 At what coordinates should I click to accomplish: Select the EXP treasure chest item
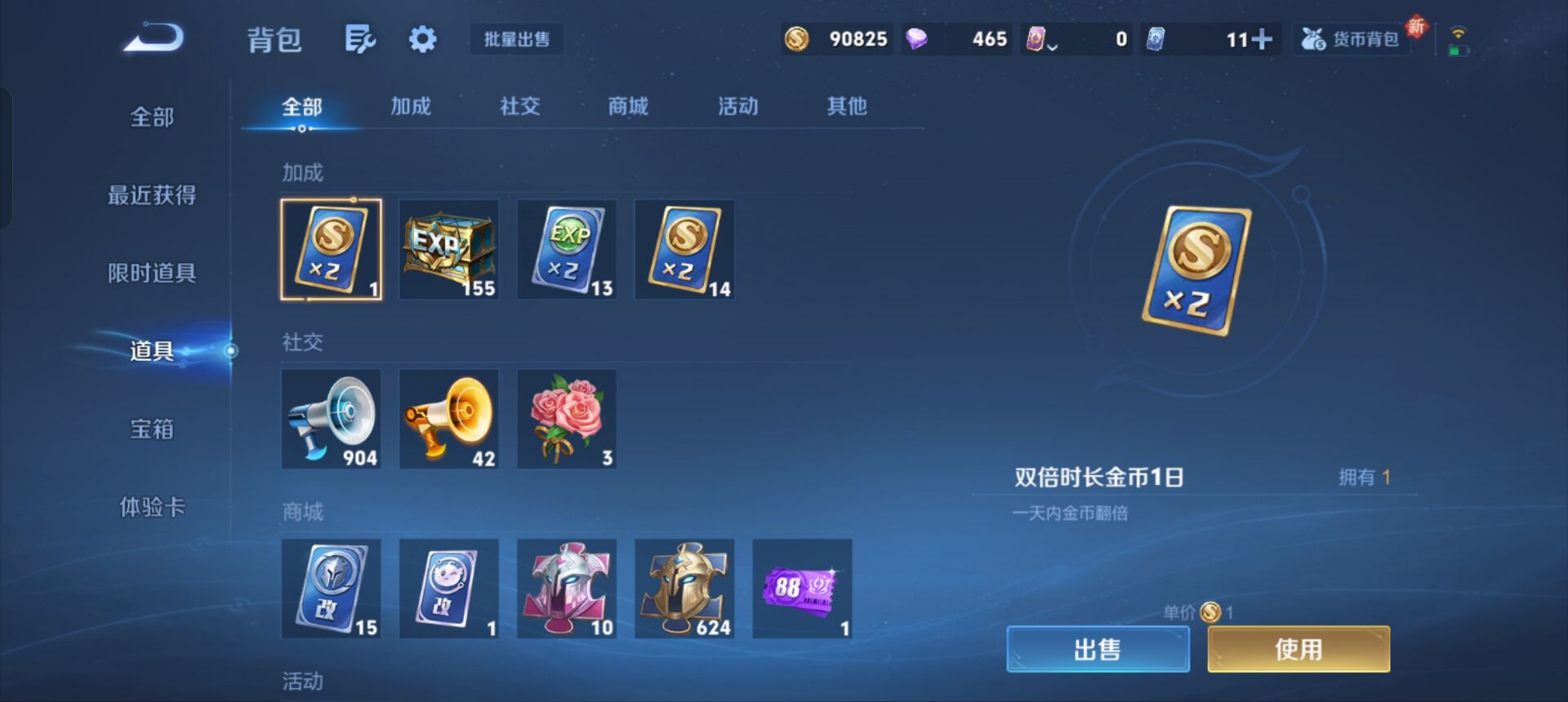pyautogui.click(x=449, y=249)
